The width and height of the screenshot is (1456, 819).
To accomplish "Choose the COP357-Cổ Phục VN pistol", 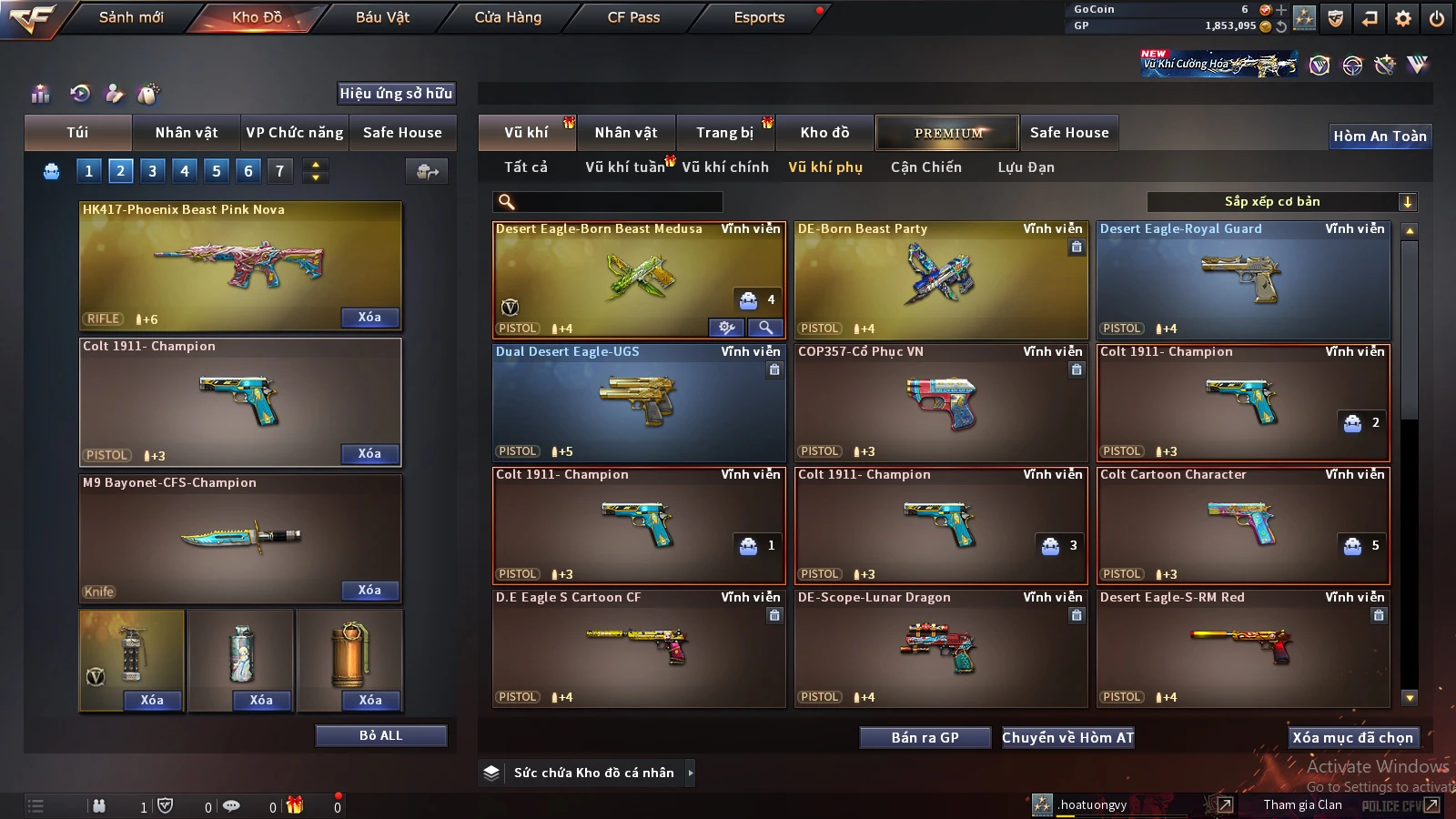I will pos(941,403).
